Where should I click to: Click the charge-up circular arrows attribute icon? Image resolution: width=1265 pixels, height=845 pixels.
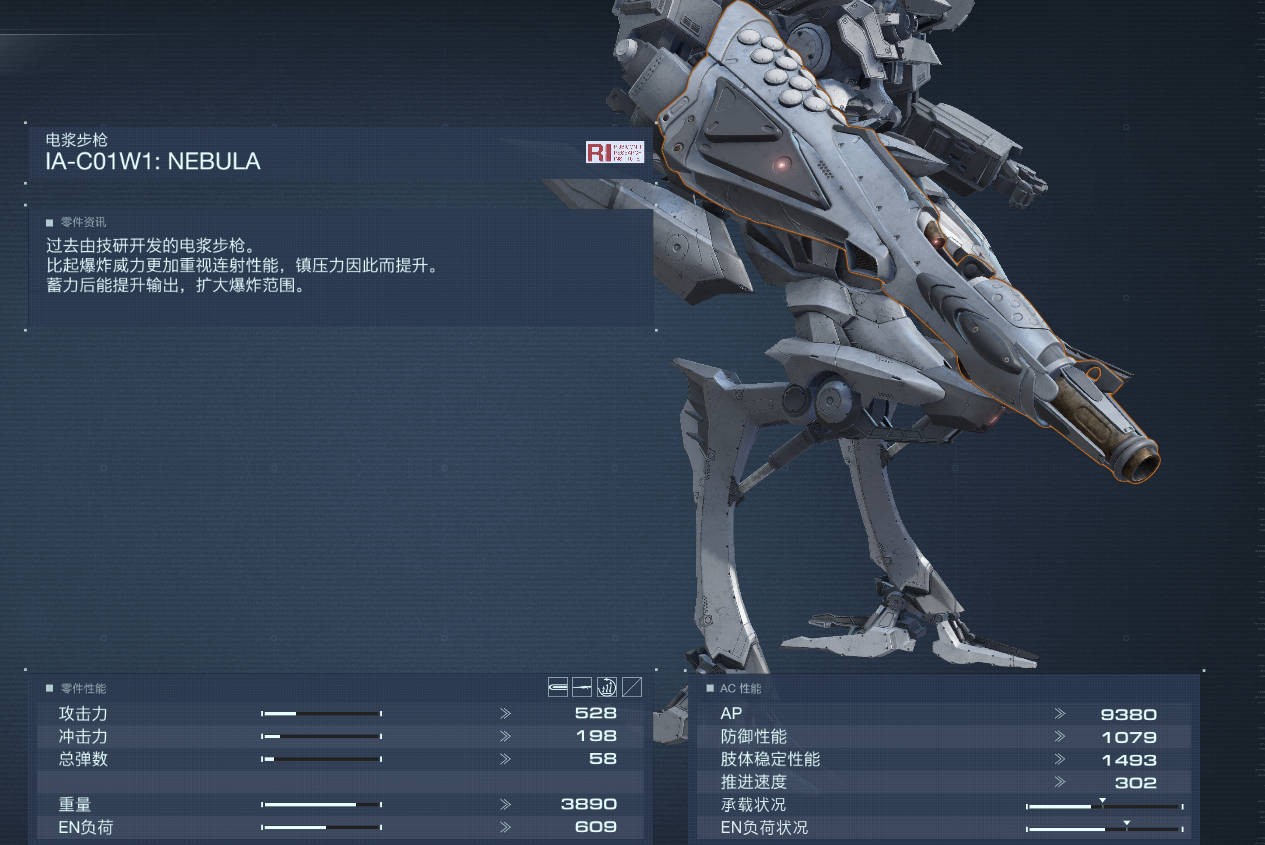607,687
